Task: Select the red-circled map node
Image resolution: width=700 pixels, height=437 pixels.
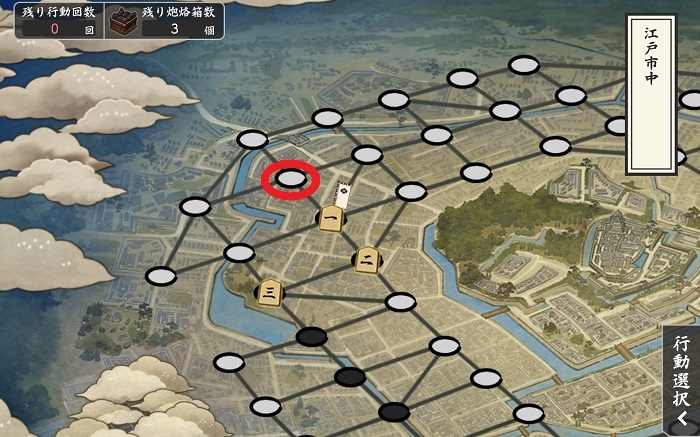Action: [x=290, y=179]
